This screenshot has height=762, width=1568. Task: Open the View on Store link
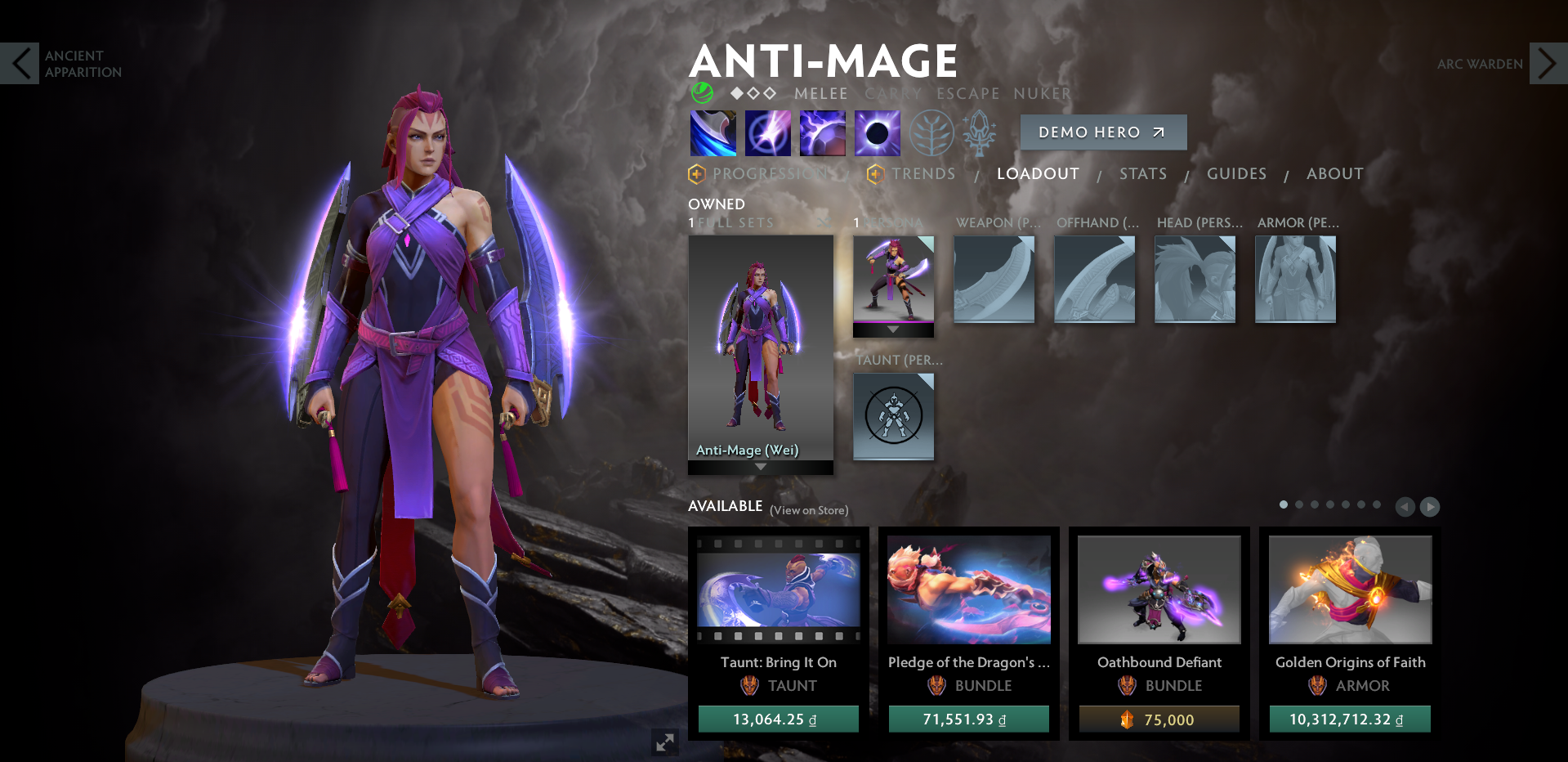(809, 509)
